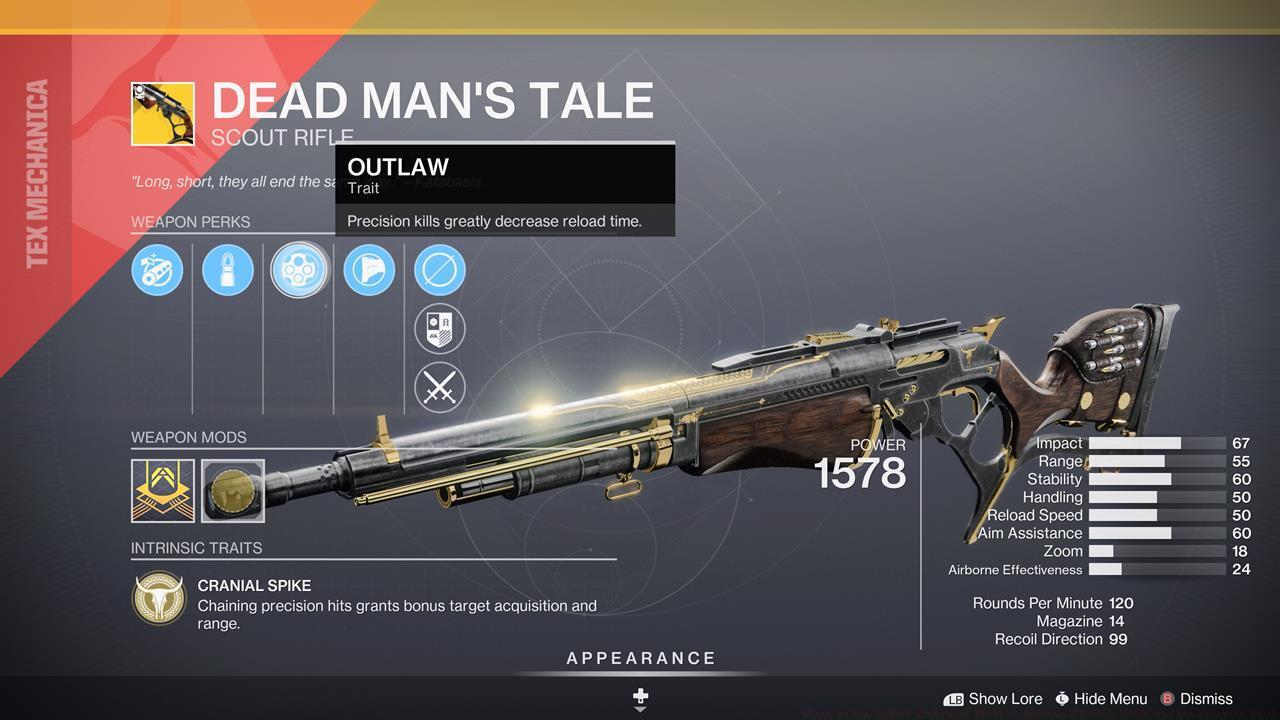Select the crossed swords perk icon
The height and width of the screenshot is (720, 1280).
coord(440,387)
